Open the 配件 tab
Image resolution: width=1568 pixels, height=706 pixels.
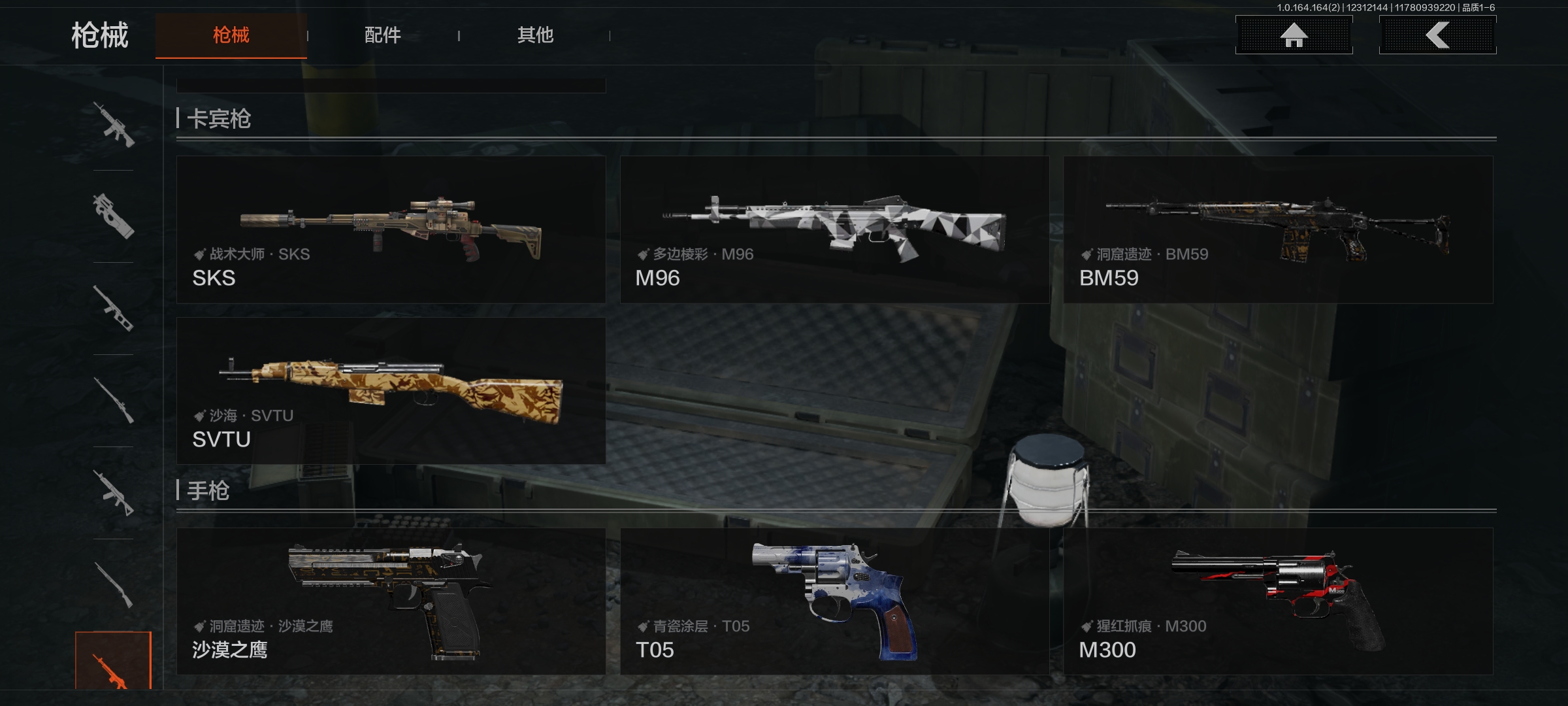[383, 35]
